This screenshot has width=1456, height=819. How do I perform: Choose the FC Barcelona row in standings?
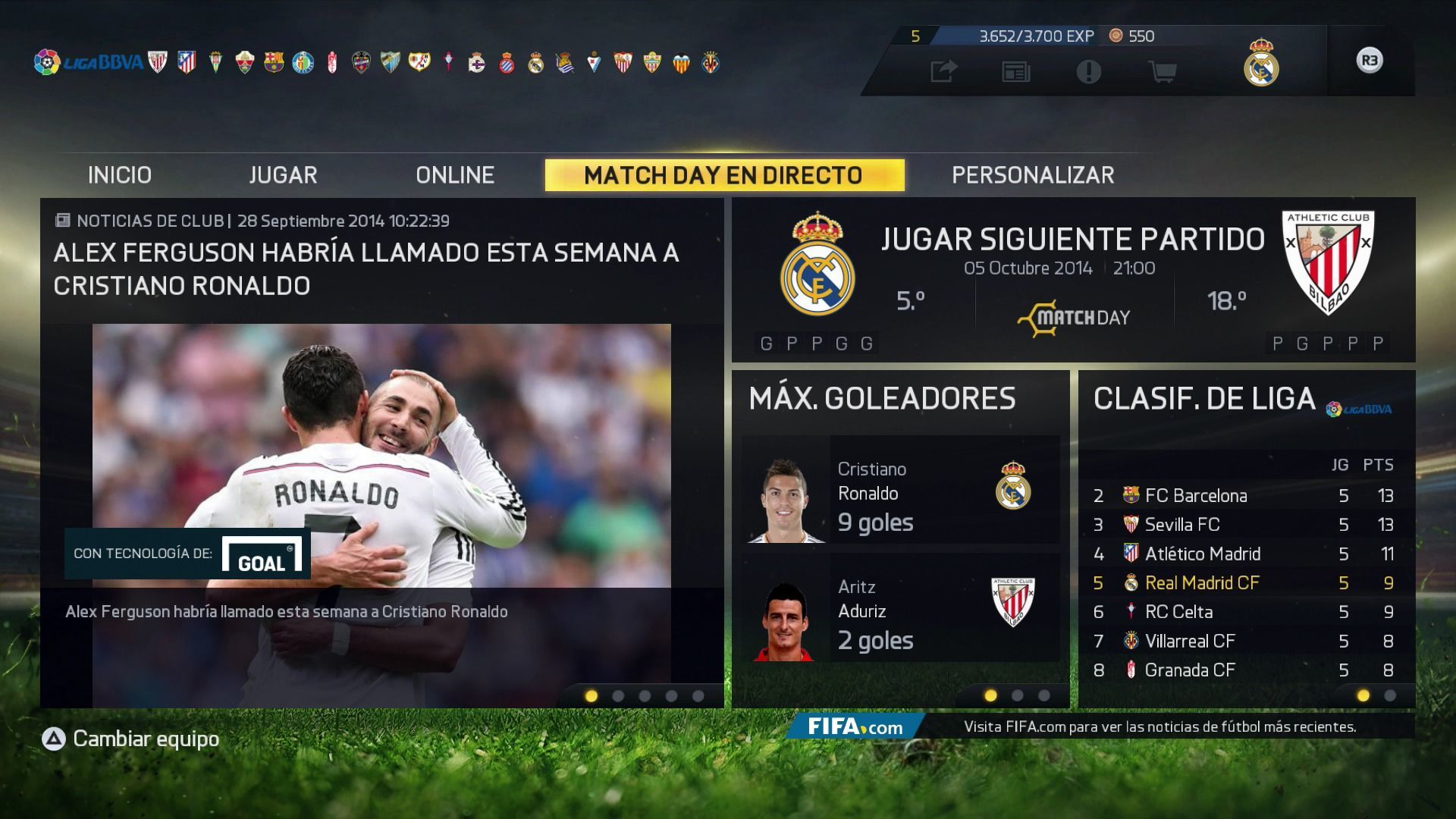click(x=1245, y=496)
